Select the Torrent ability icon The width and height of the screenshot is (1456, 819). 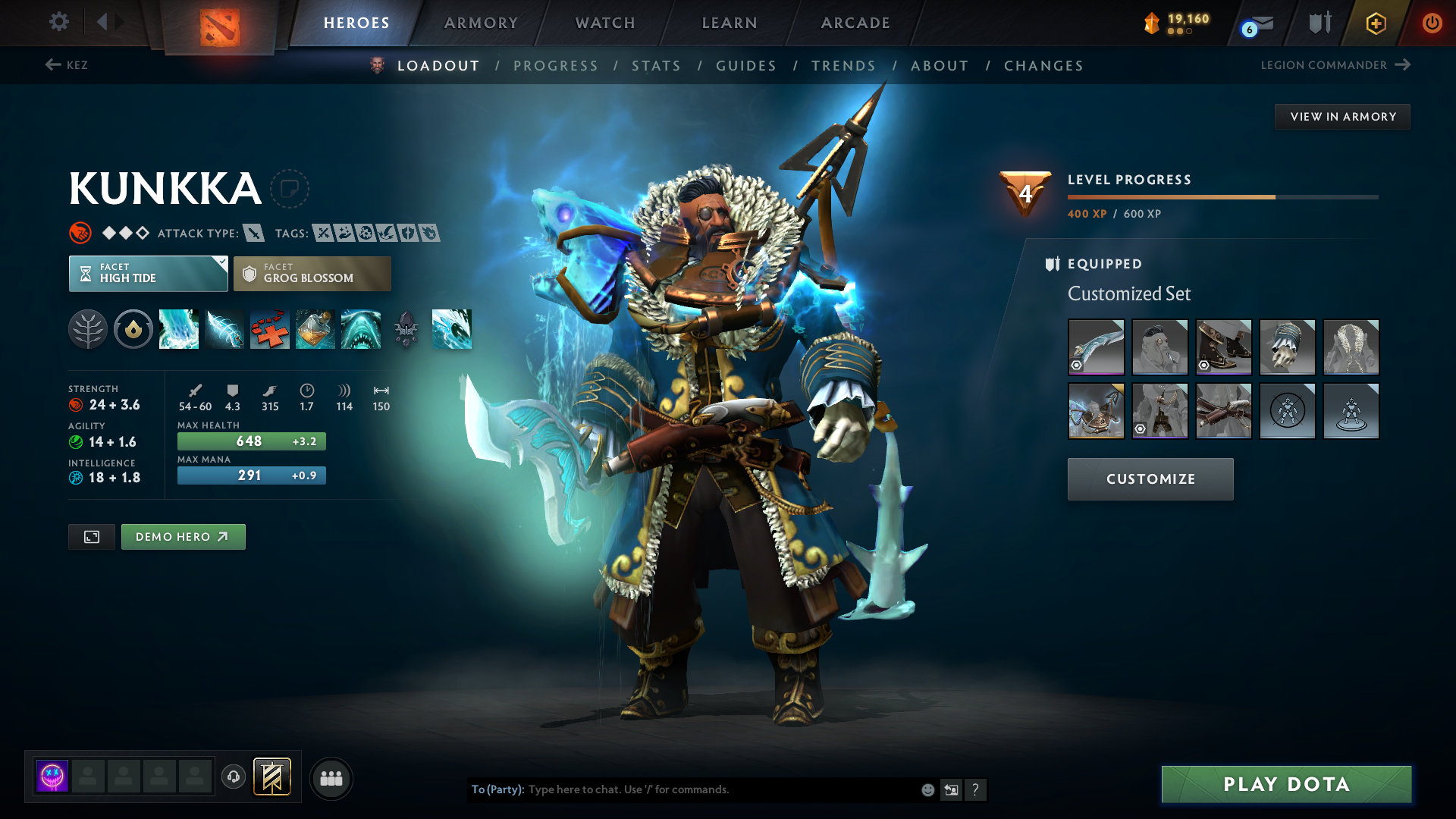[x=179, y=329]
